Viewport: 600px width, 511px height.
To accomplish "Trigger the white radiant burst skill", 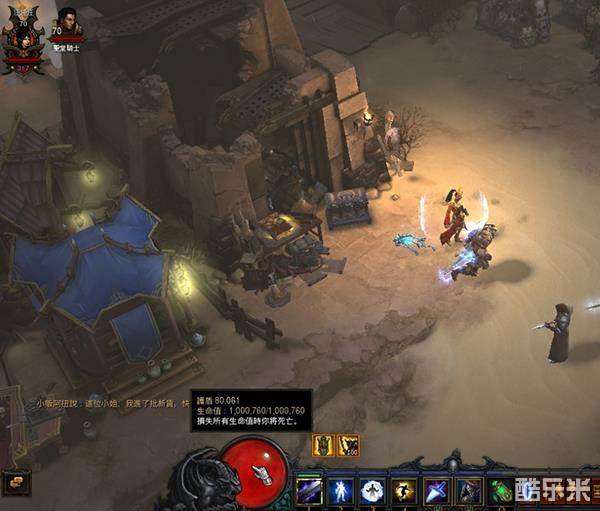I will point(373,491).
